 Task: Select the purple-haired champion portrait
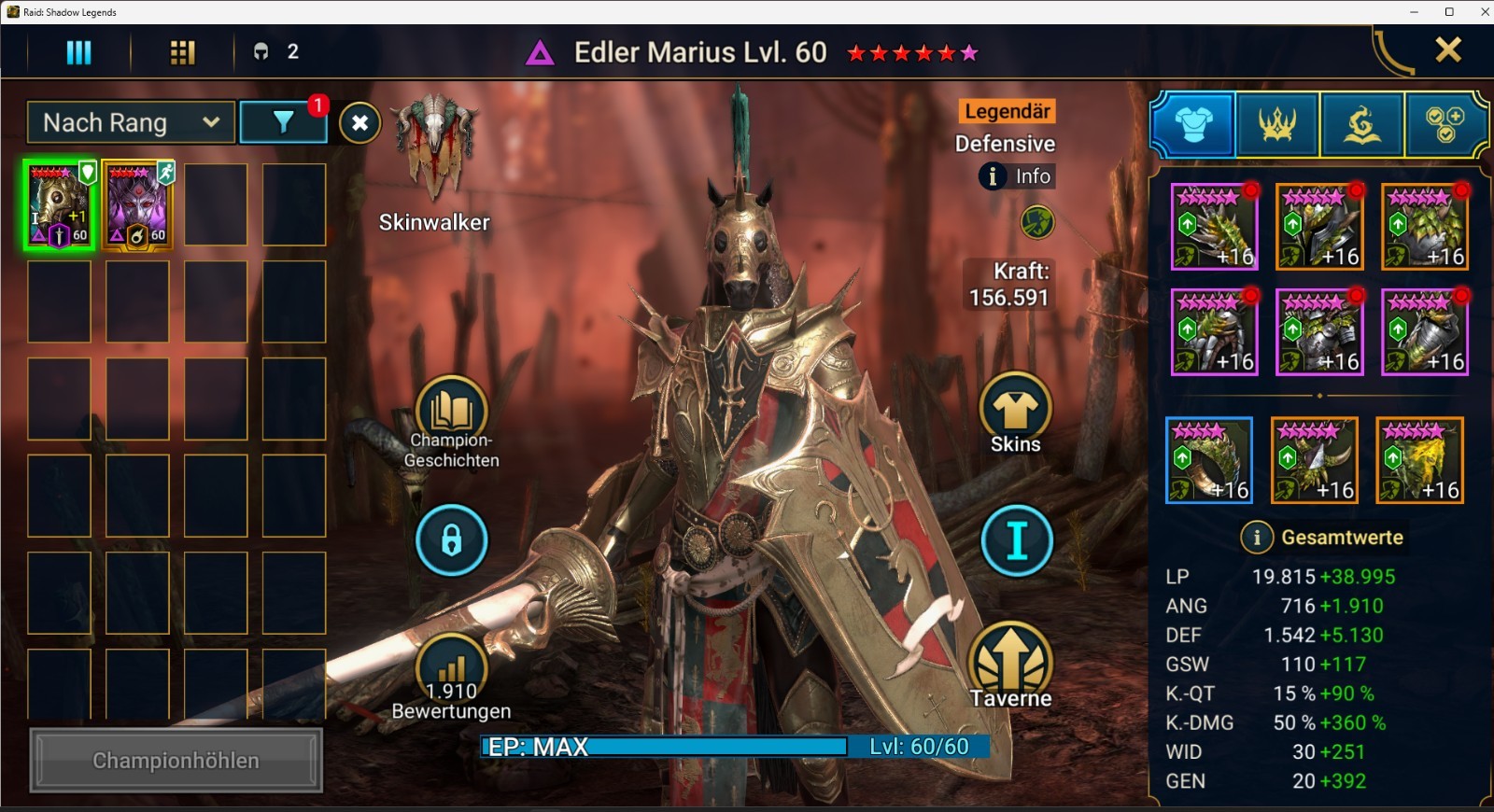[x=137, y=204]
